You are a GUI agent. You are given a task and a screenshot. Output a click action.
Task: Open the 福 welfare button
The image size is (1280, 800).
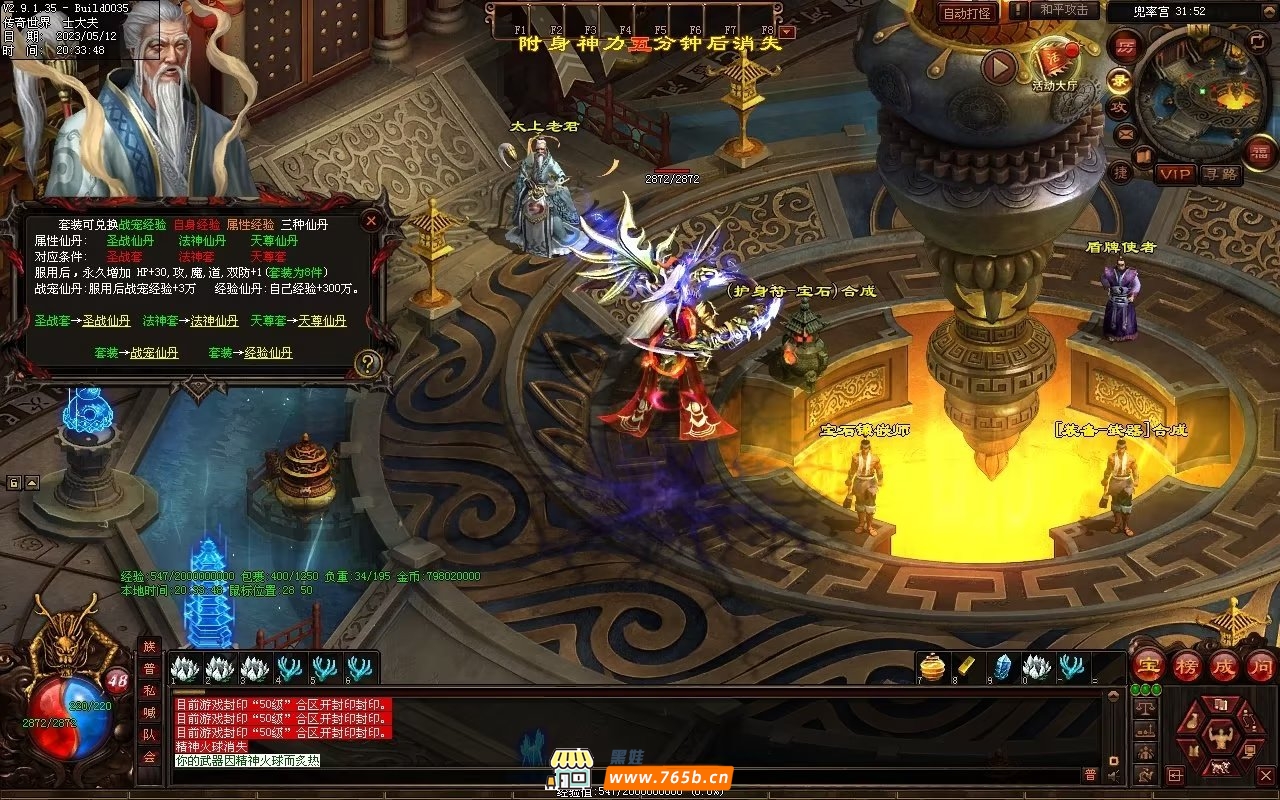coord(1258,152)
